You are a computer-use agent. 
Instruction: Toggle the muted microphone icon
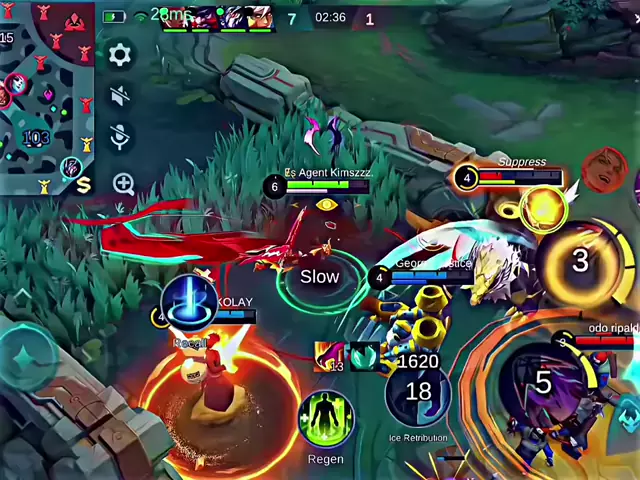[120, 138]
